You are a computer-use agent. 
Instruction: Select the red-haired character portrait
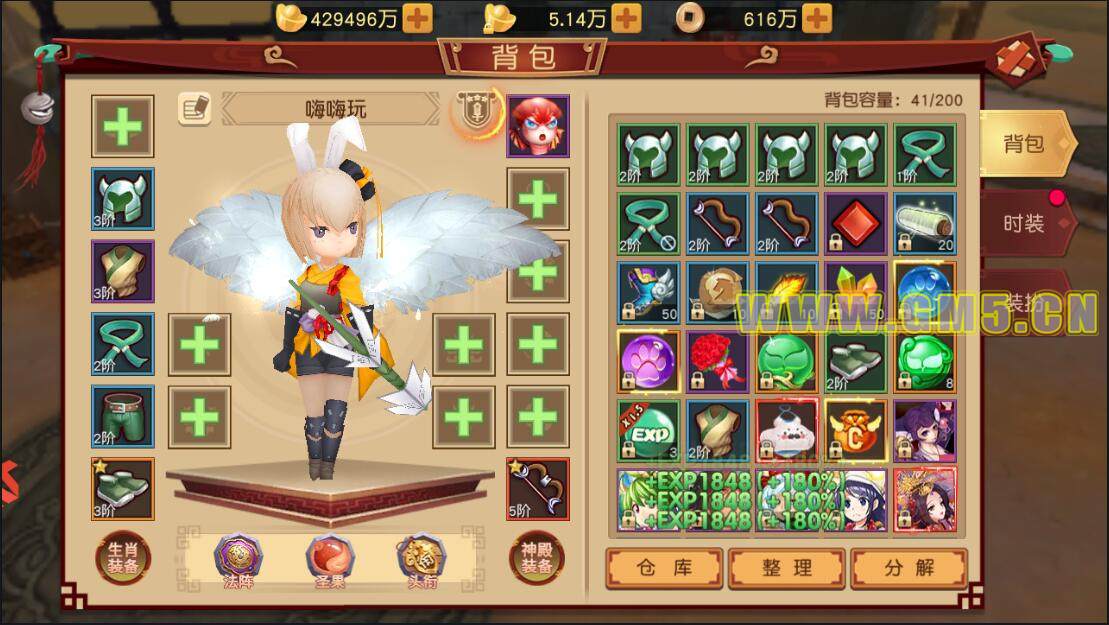click(538, 126)
